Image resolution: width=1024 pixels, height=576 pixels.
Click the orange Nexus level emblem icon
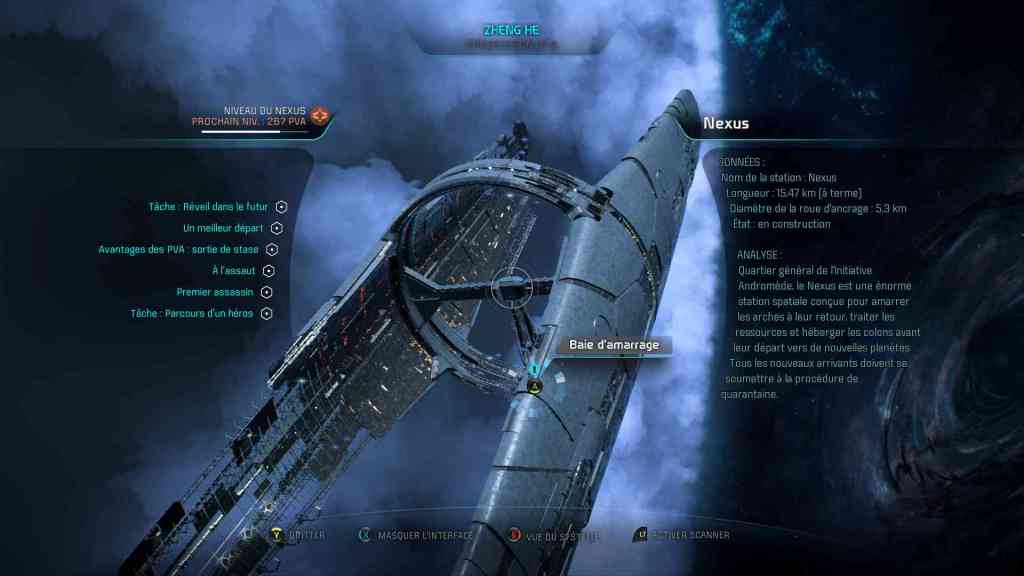click(320, 117)
